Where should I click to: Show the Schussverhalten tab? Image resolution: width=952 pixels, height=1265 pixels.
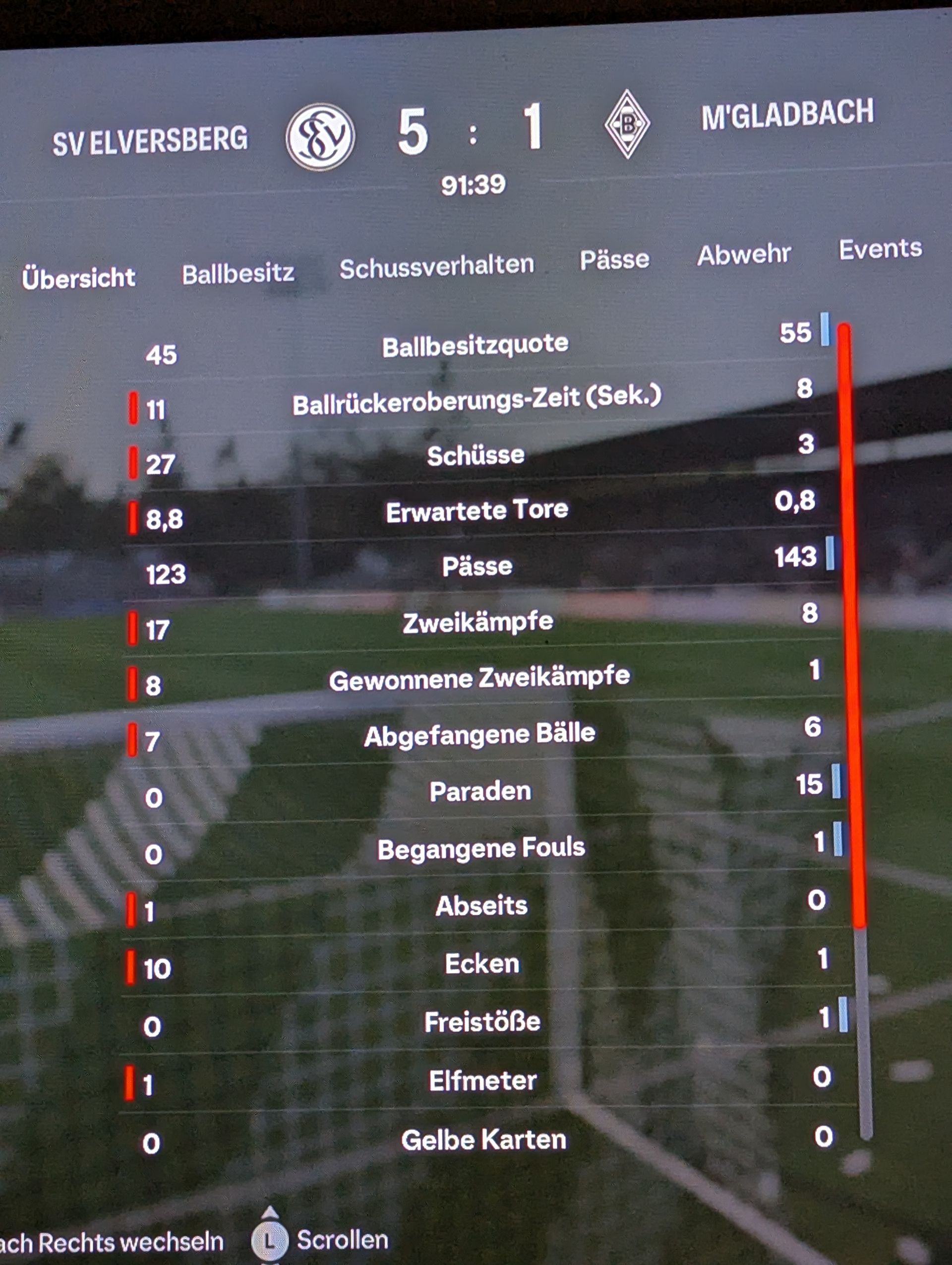click(436, 266)
